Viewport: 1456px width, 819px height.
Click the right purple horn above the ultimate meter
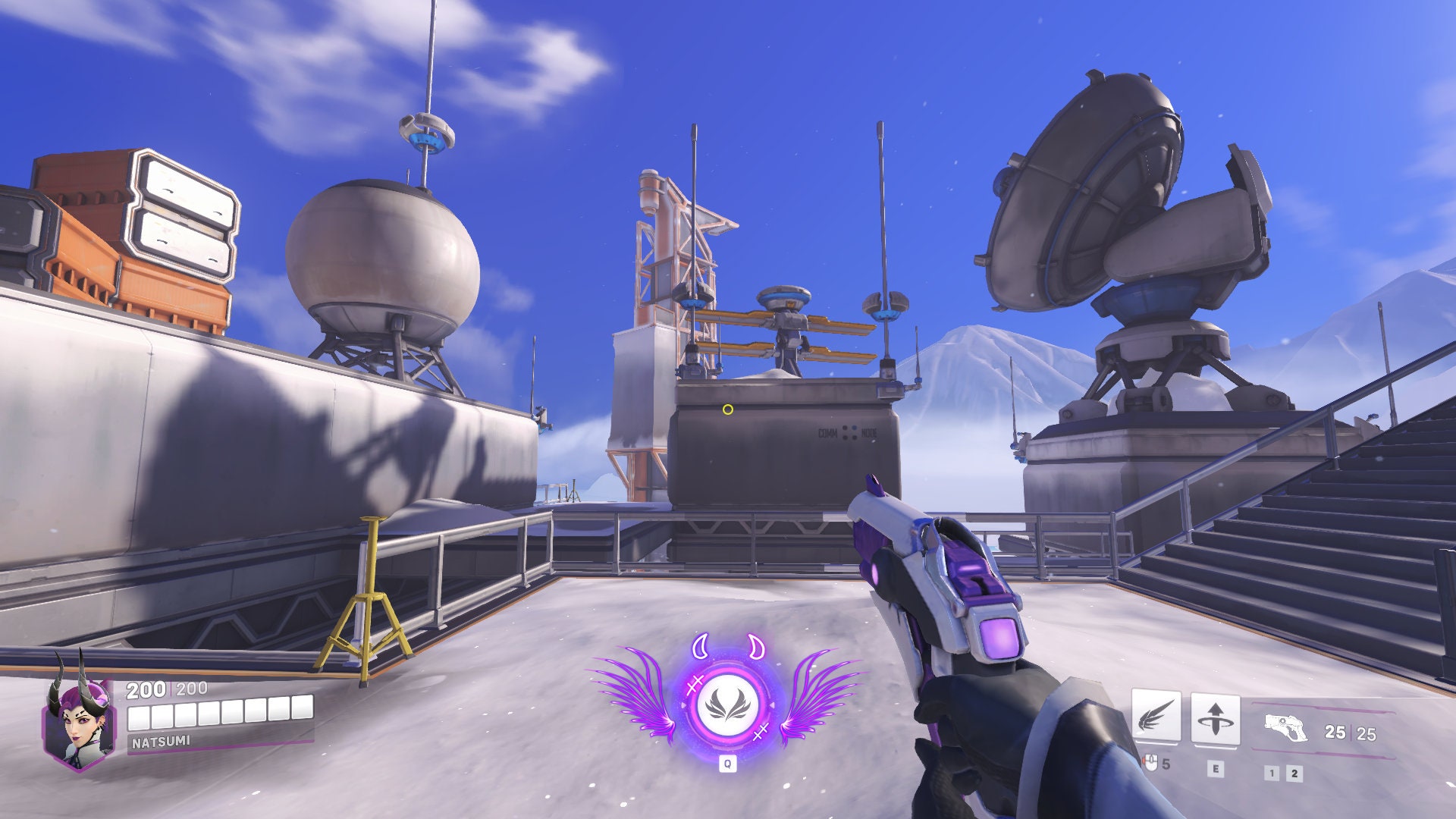(x=756, y=647)
